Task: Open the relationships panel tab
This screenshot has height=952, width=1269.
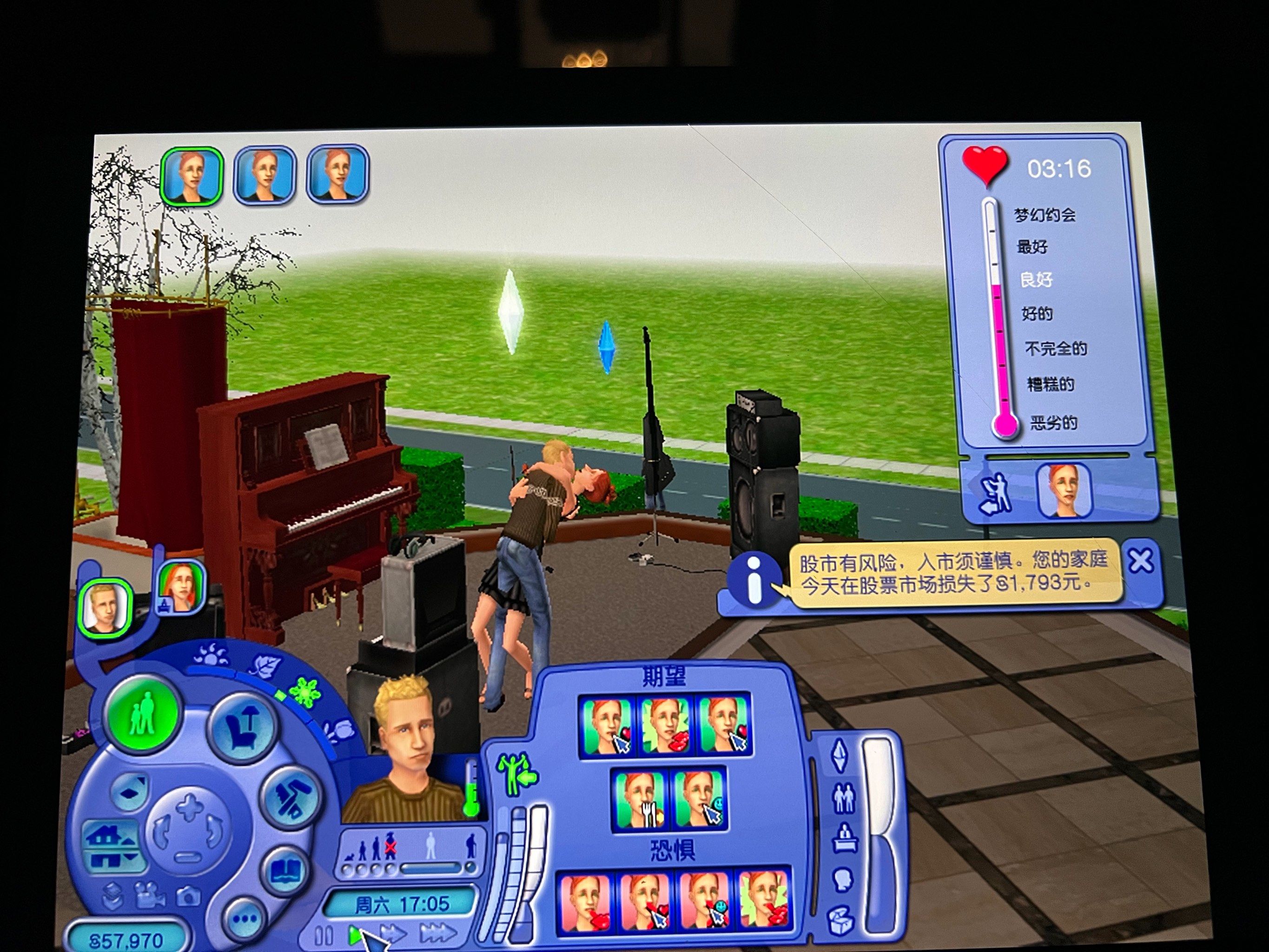Action: click(843, 797)
